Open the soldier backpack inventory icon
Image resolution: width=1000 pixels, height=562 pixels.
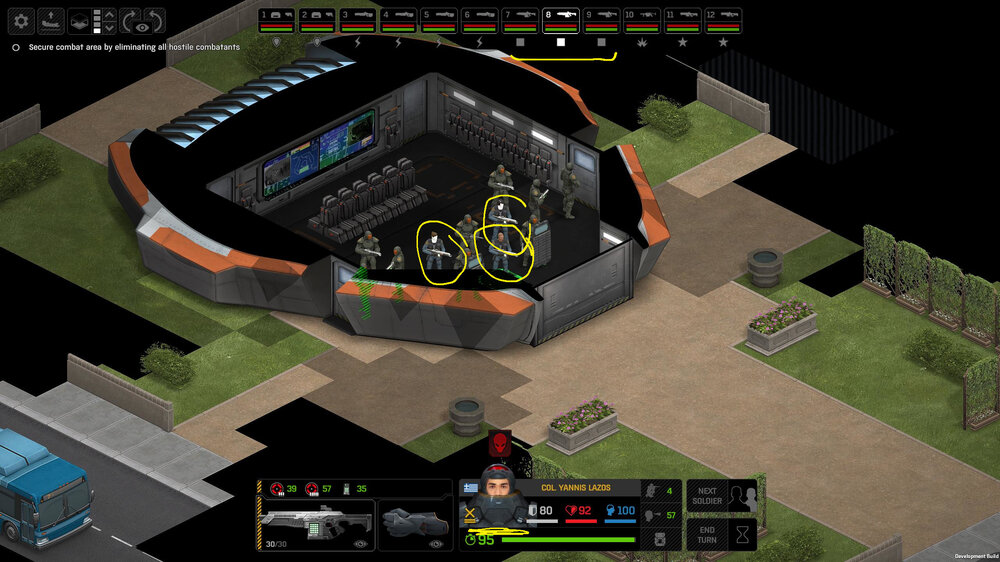pos(661,539)
